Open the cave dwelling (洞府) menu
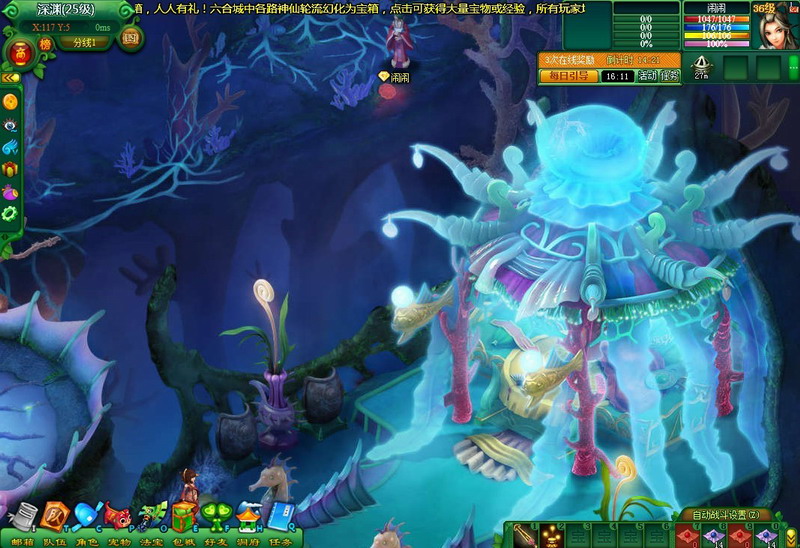Viewport: 800px width, 548px height. (249, 516)
